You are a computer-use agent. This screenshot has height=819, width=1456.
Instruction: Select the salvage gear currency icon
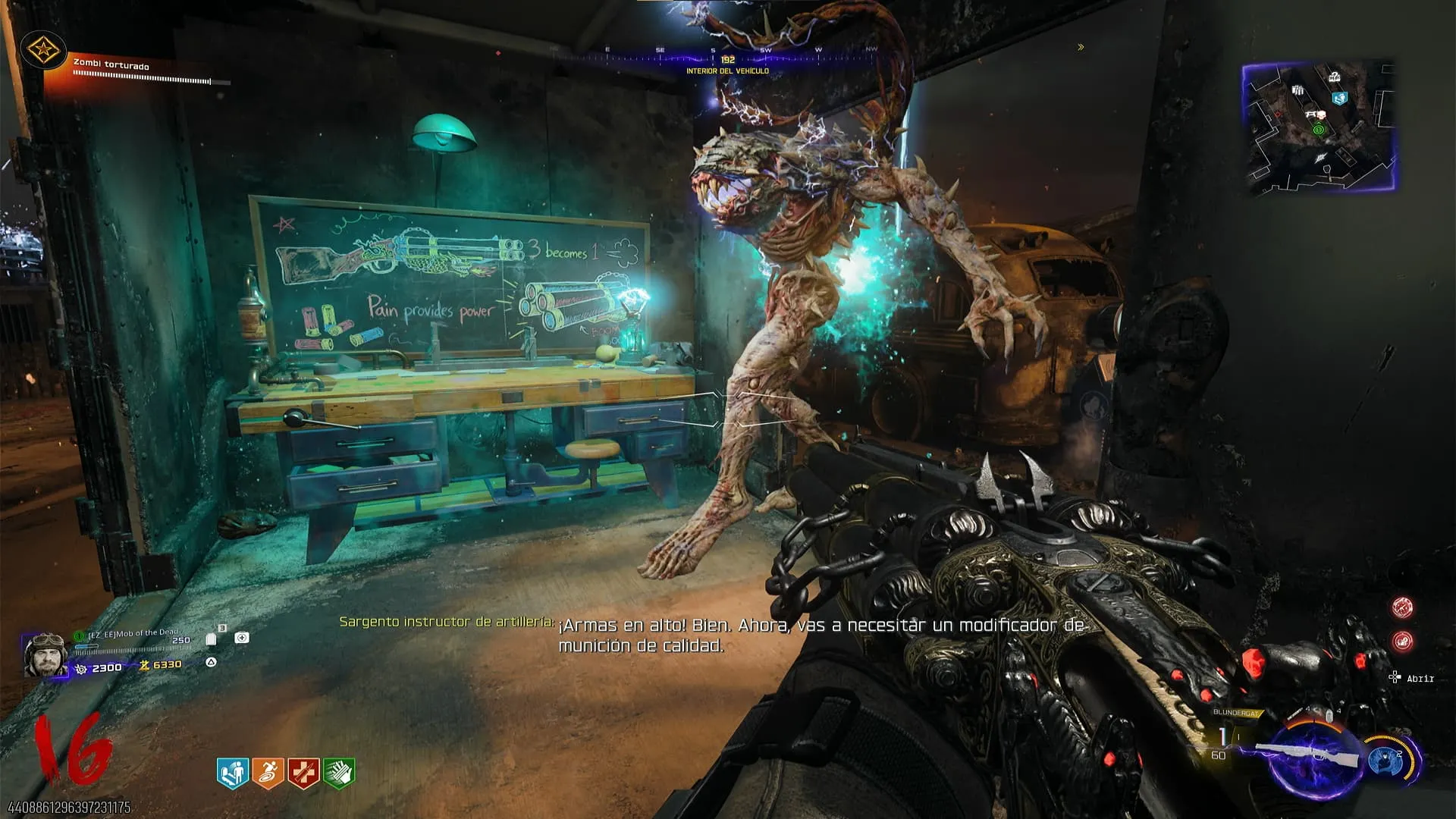81,668
